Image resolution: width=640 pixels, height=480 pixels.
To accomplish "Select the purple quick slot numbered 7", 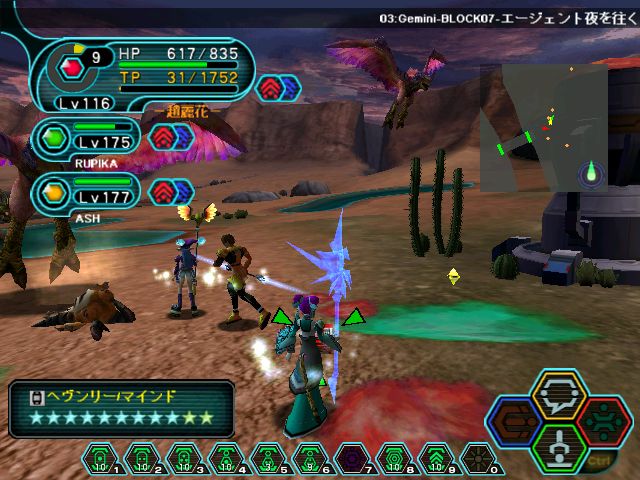I will click(351, 459).
